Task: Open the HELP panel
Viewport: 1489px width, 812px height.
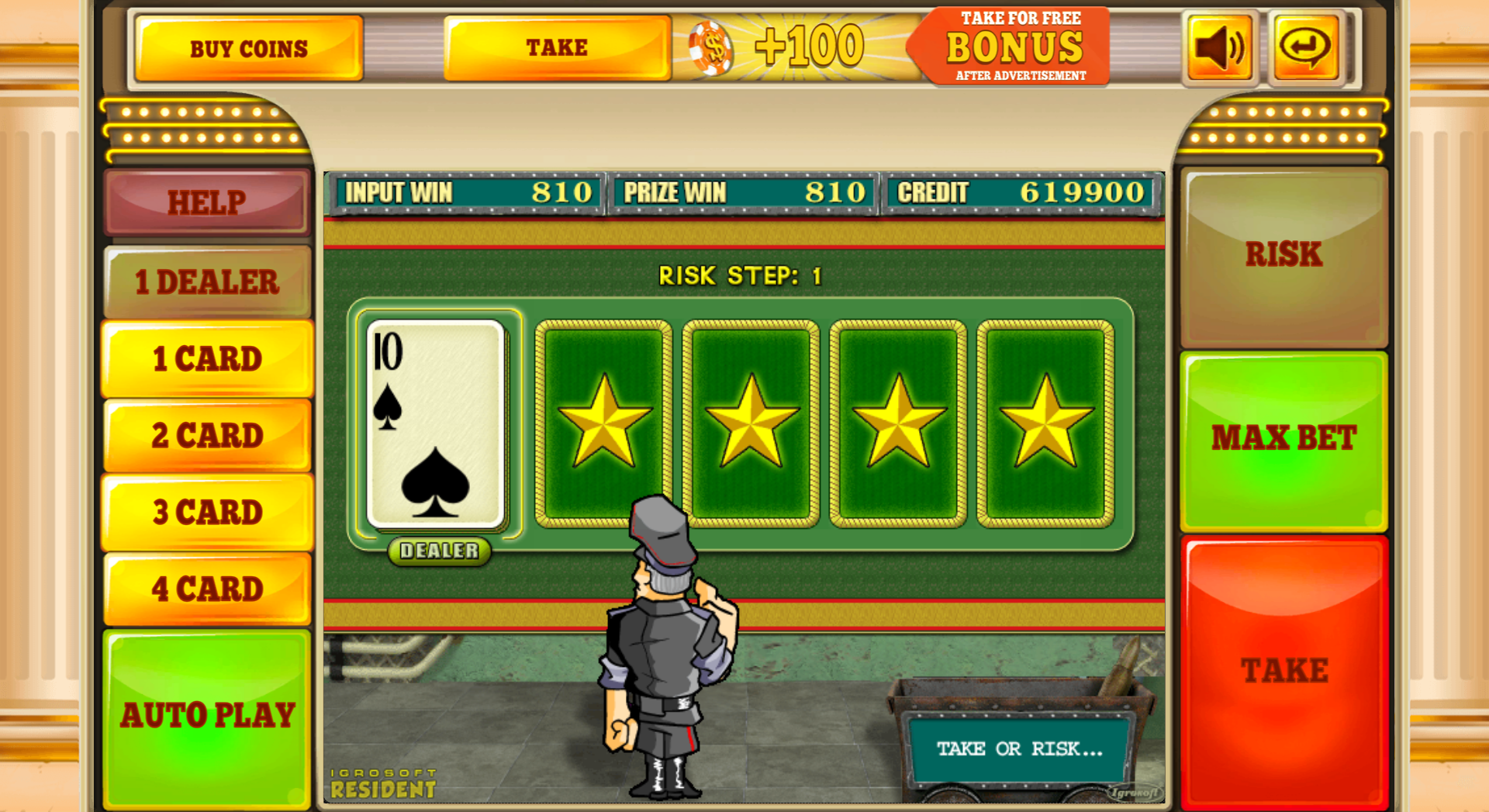Action: coord(206,203)
